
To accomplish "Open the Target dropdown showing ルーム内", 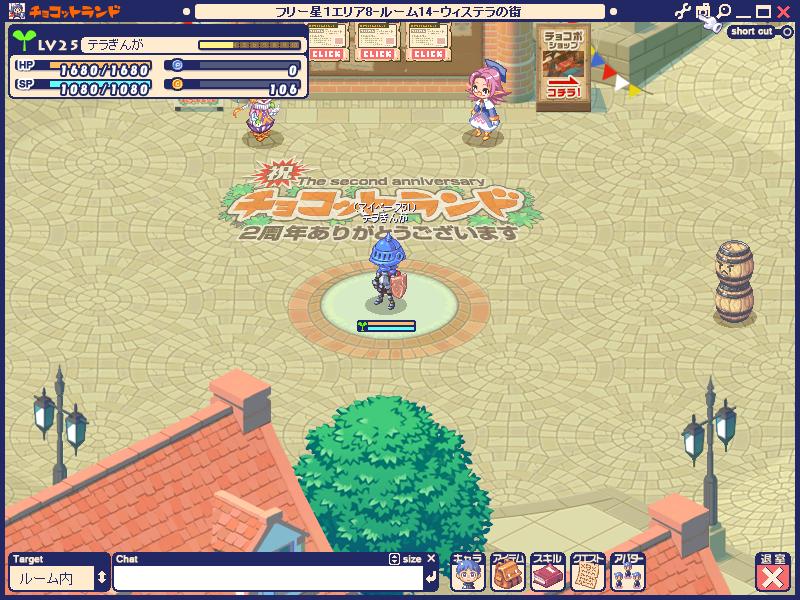I will click(59, 578).
